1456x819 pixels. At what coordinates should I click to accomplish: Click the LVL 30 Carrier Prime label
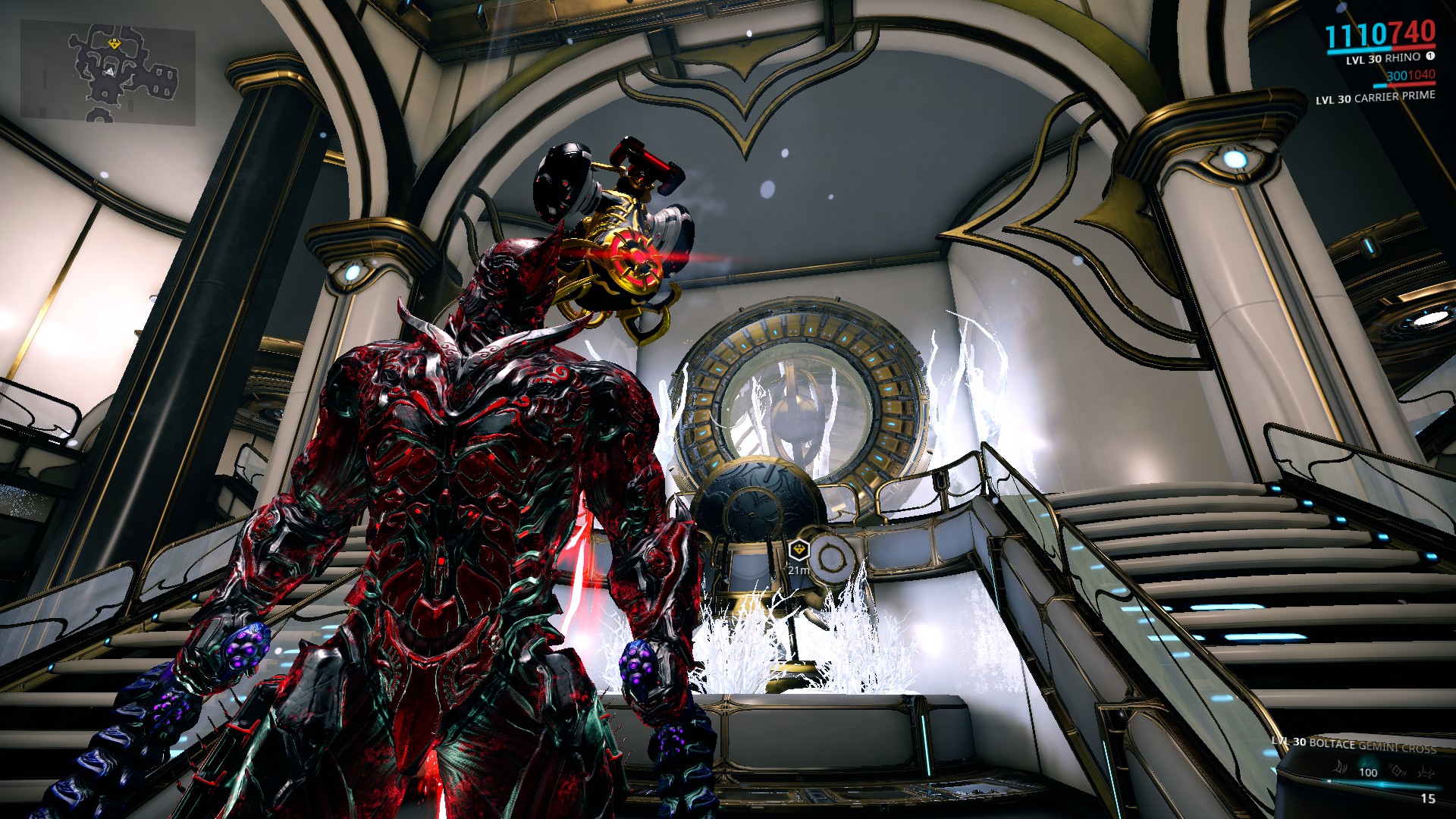click(1375, 97)
